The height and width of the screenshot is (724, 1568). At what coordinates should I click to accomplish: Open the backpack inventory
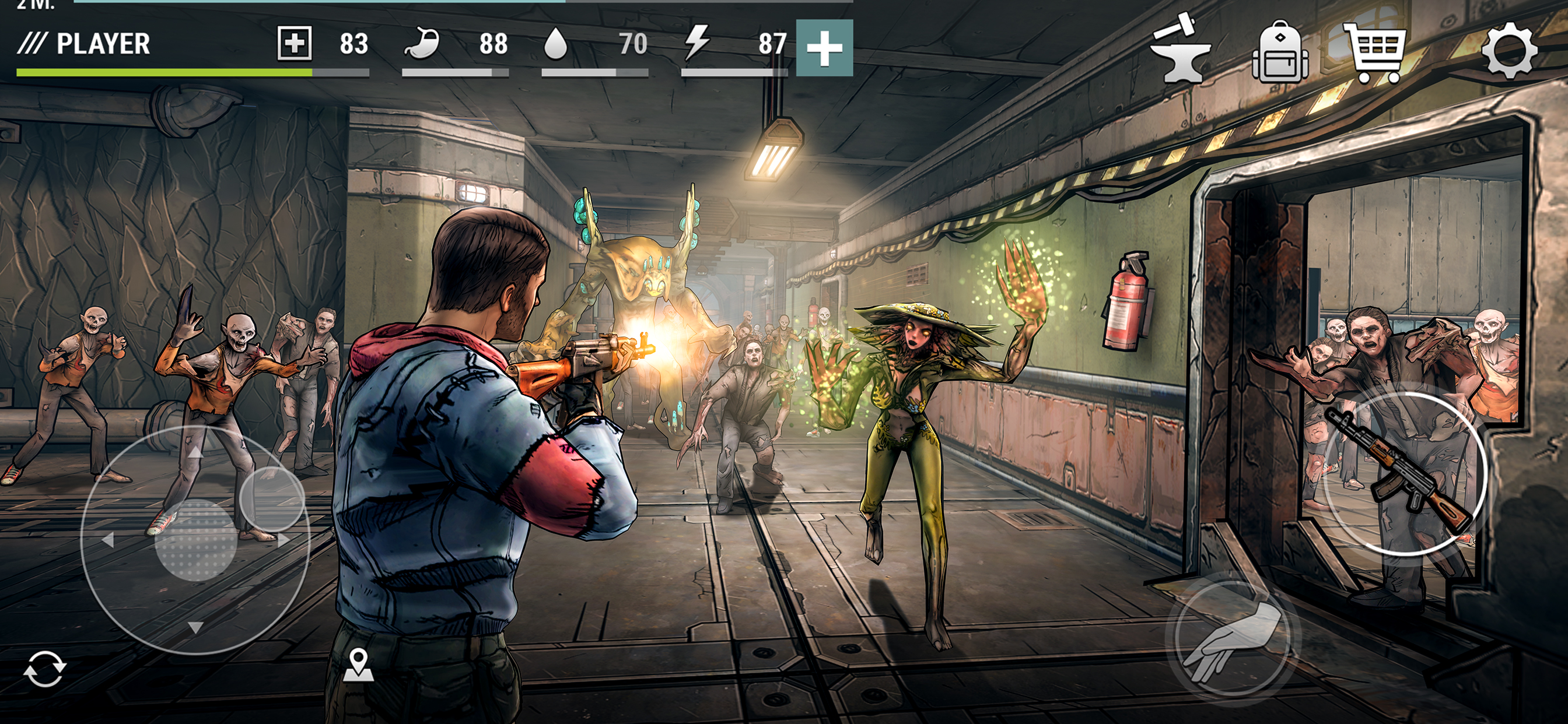point(1279,51)
